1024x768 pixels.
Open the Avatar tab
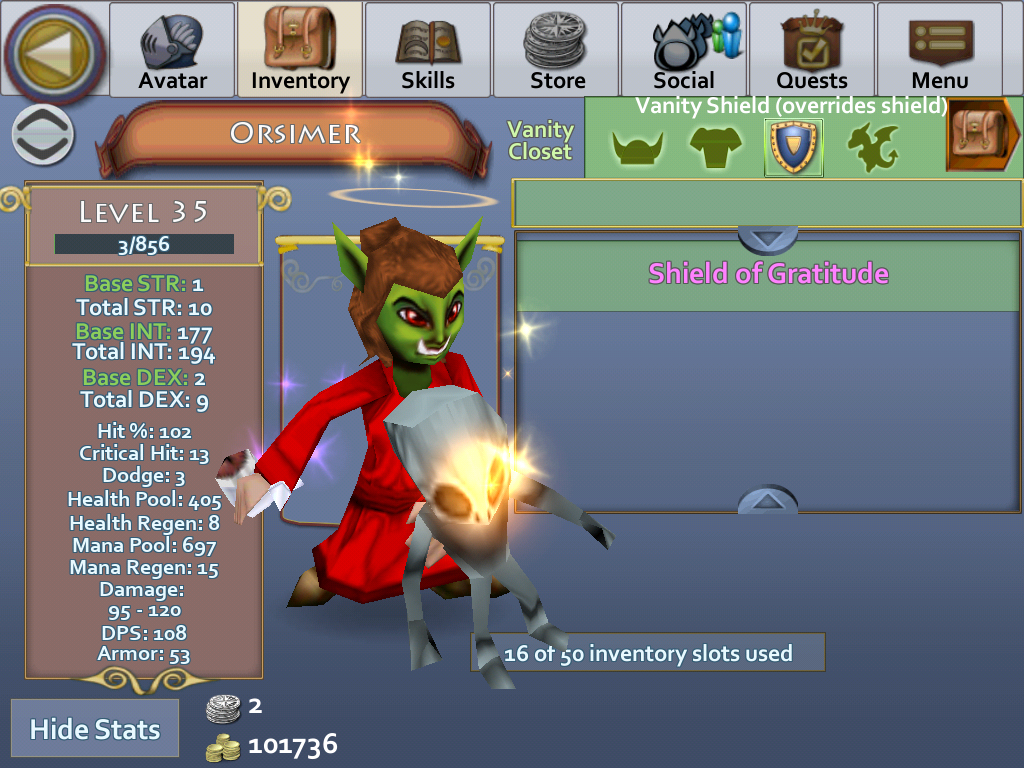[172, 50]
